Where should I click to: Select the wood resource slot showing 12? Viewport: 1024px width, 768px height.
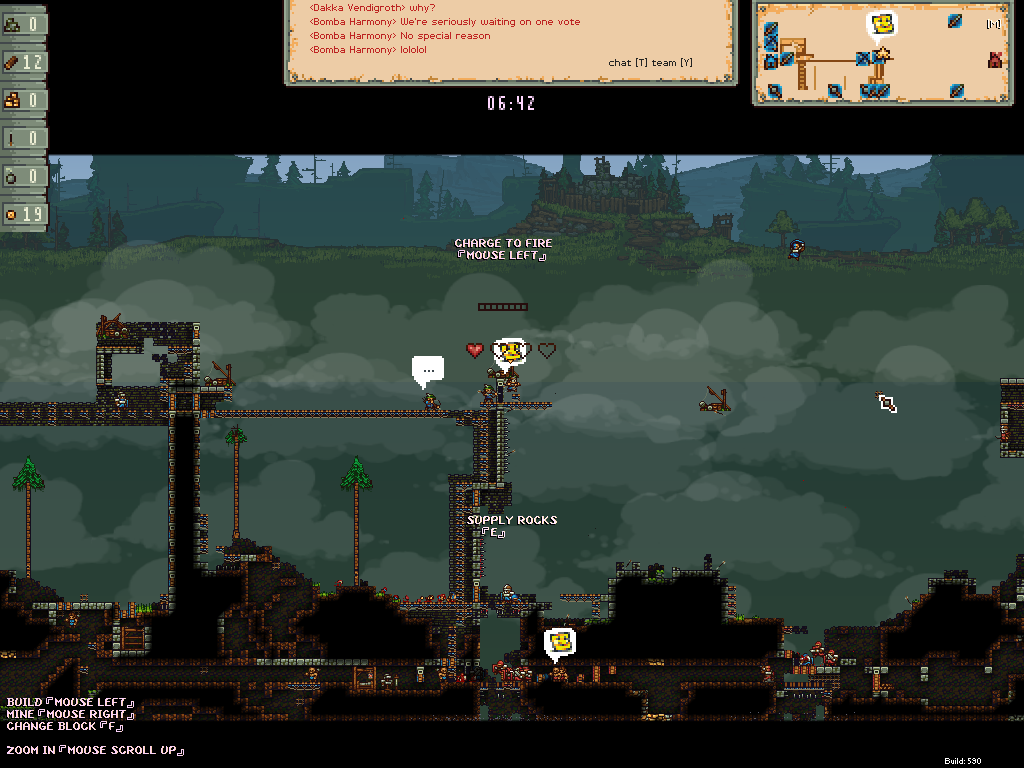23,62
